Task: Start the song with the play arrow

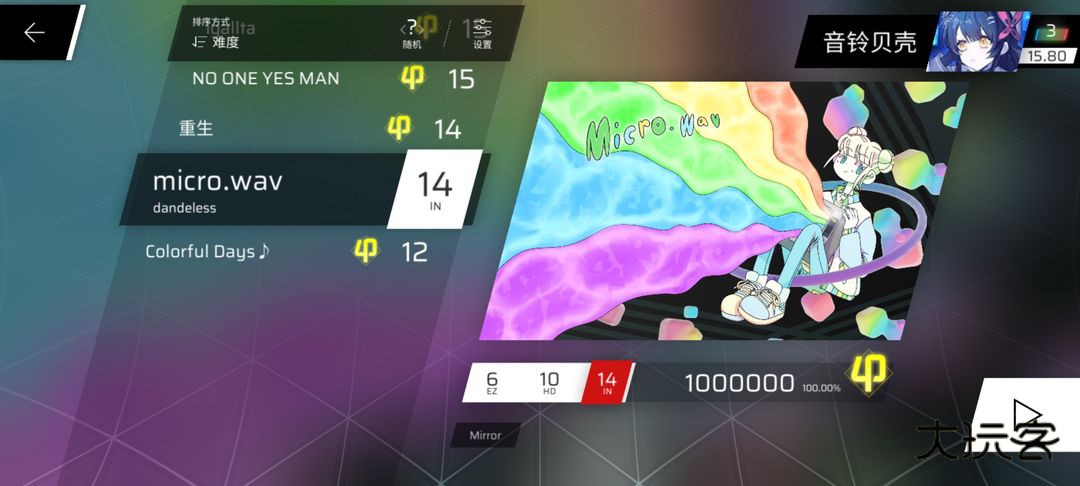Action: [x=1027, y=414]
